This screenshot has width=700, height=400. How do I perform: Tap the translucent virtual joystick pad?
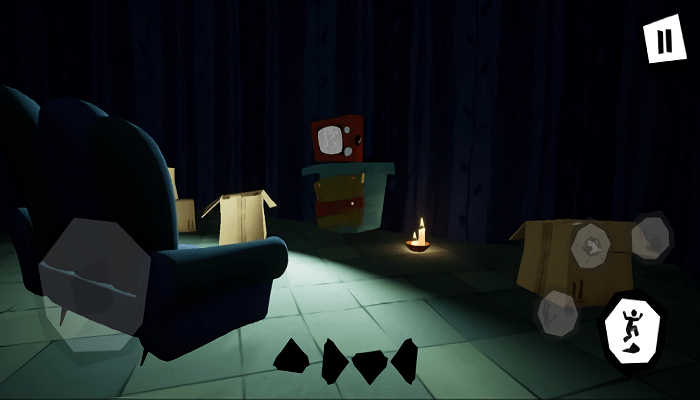[x=94, y=275]
